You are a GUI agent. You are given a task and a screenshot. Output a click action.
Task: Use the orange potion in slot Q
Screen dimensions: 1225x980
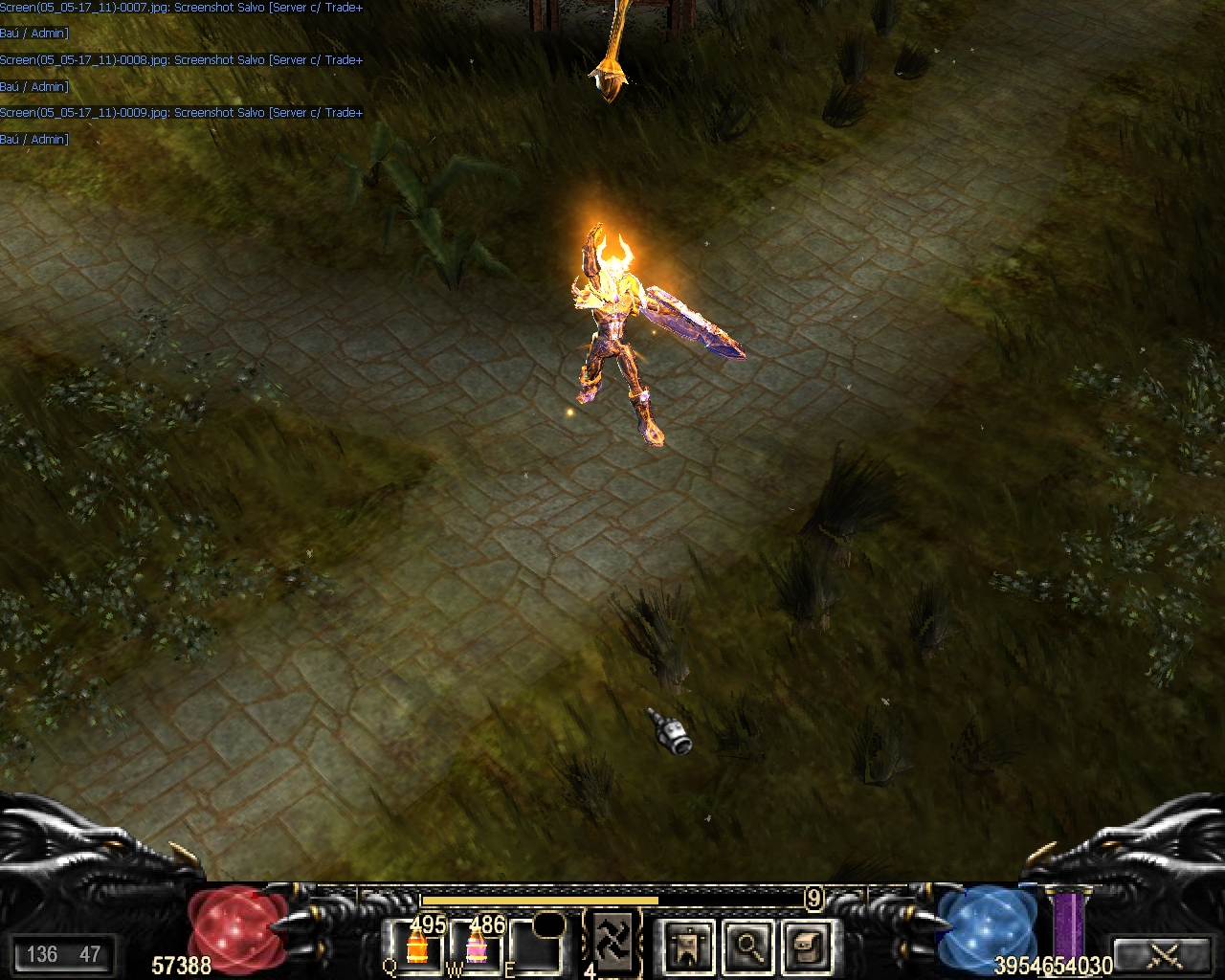[416, 947]
